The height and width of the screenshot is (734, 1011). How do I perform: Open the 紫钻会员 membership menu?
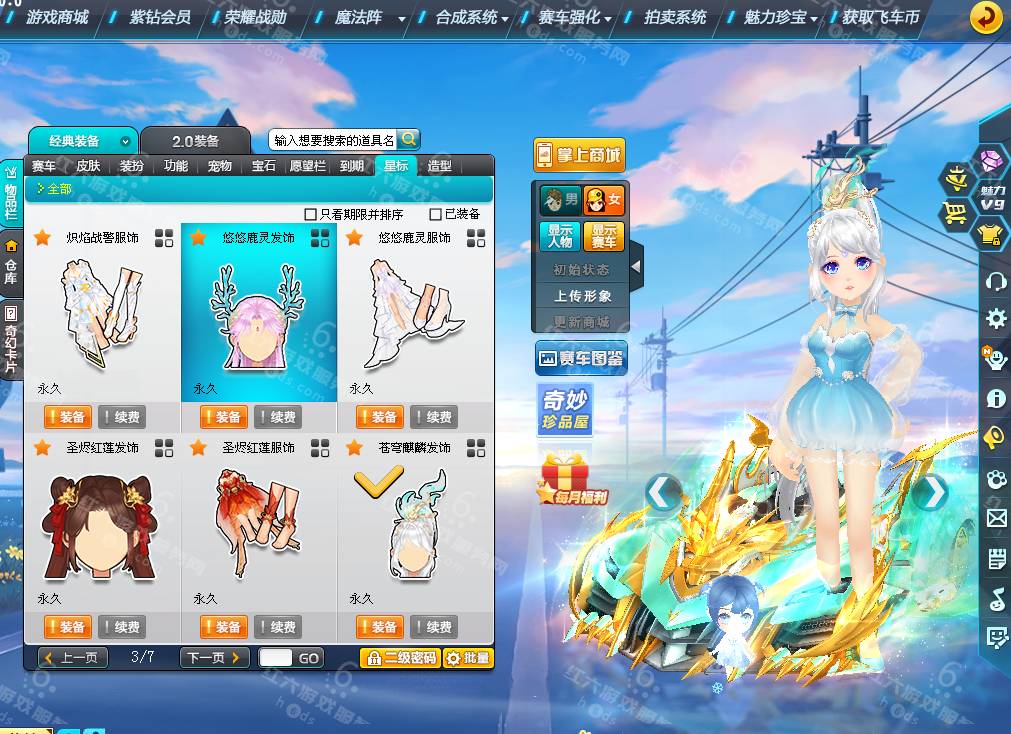pyautogui.click(x=160, y=17)
